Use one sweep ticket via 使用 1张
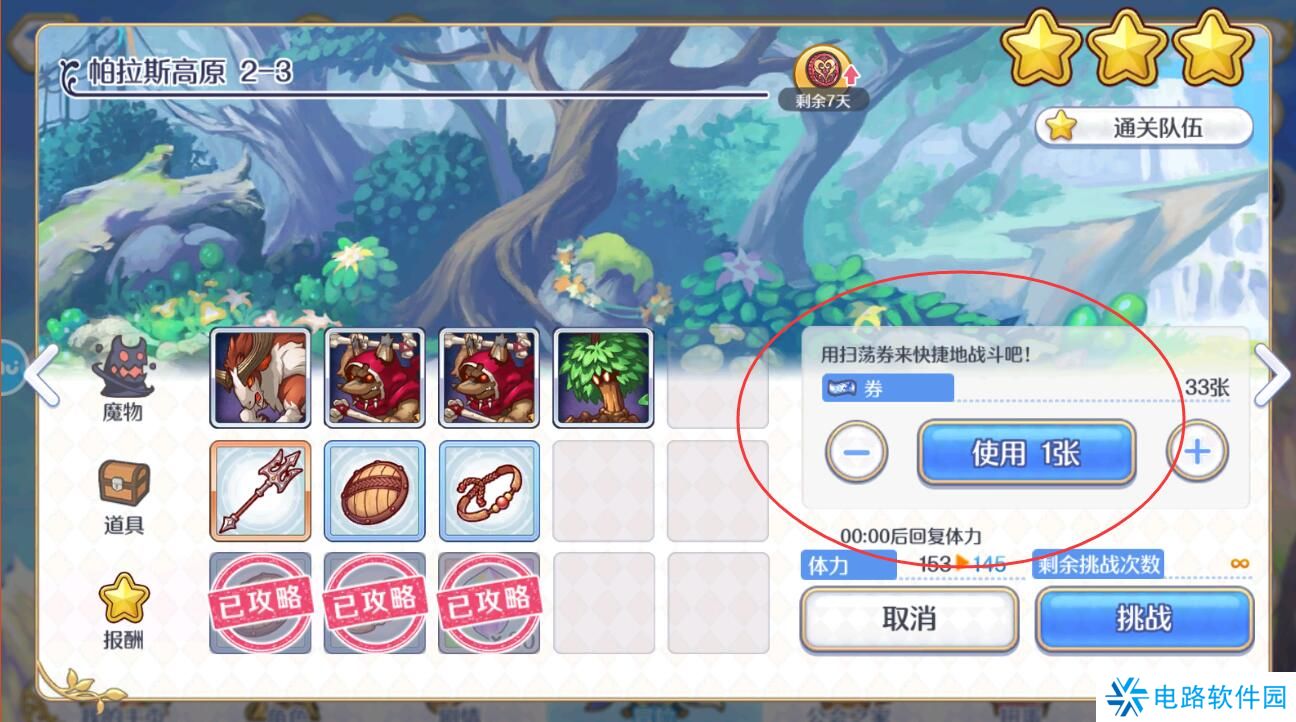The height and width of the screenshot is (722, 1296). (1026, 450)
